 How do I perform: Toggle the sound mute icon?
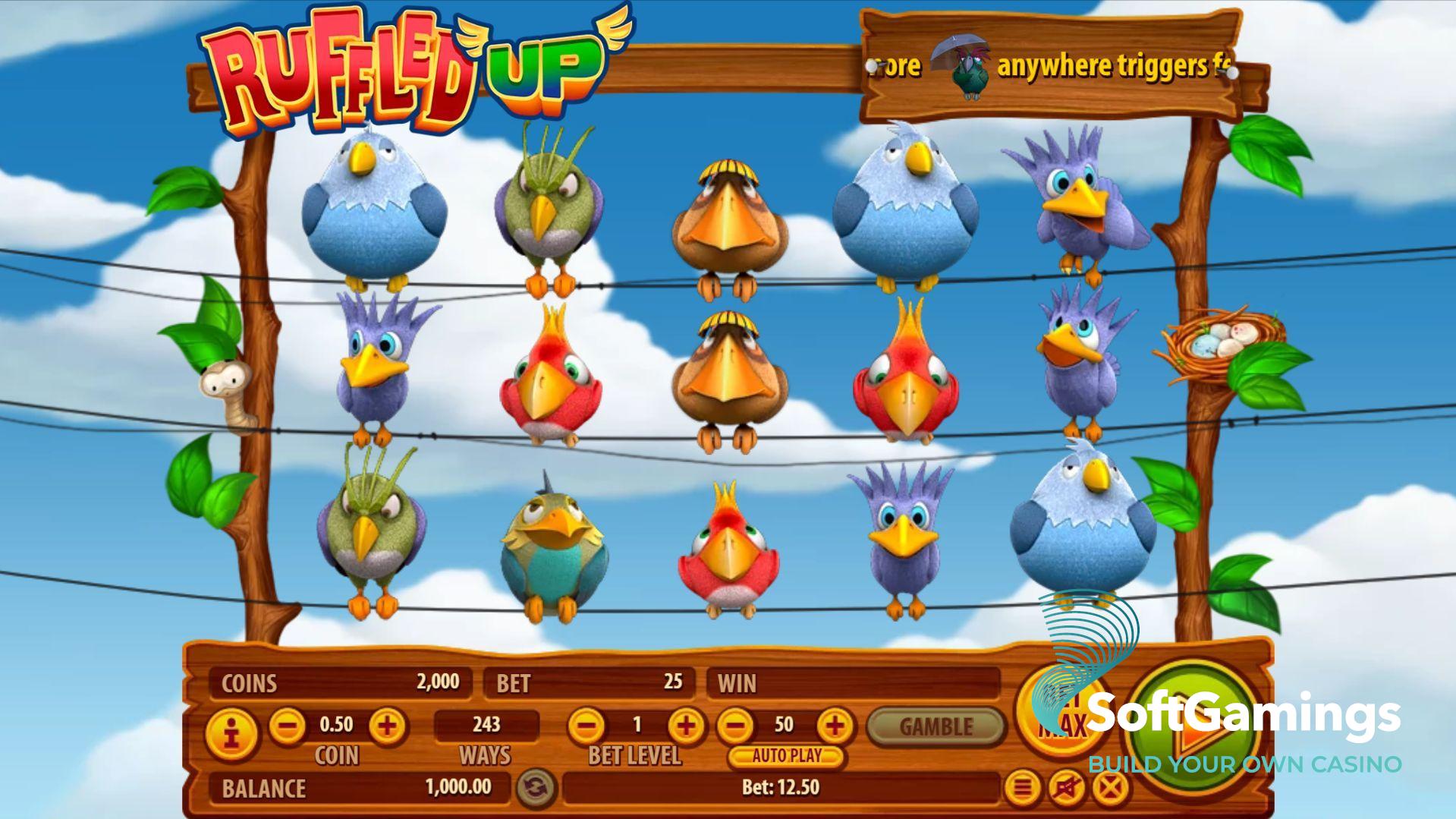(x=1066, y=789)
